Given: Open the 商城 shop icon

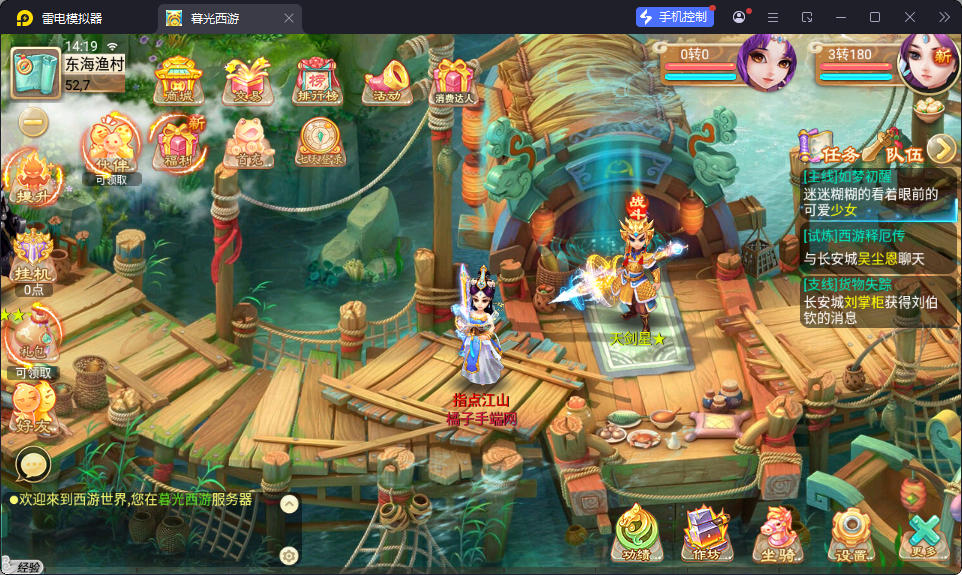Looking at the screenshot, I should (178, 79).
